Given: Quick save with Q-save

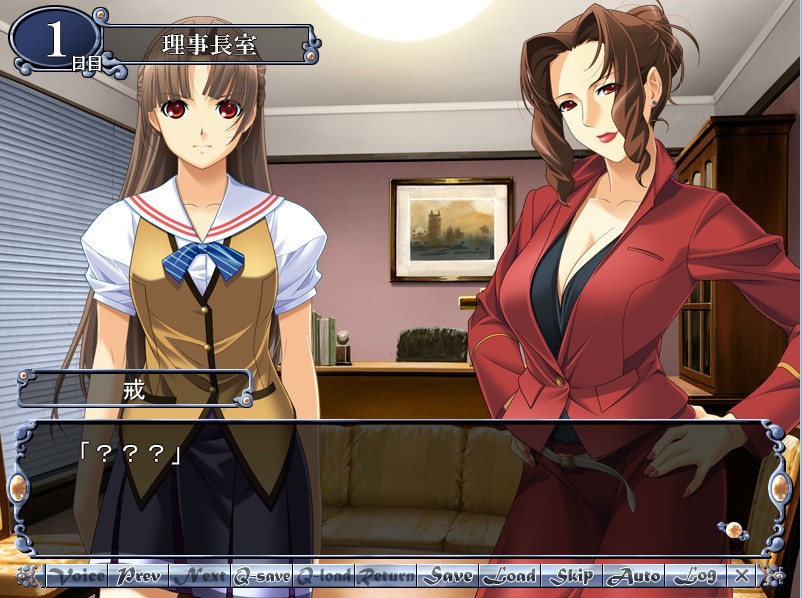Looking at the screenshot, I should 262,576.
